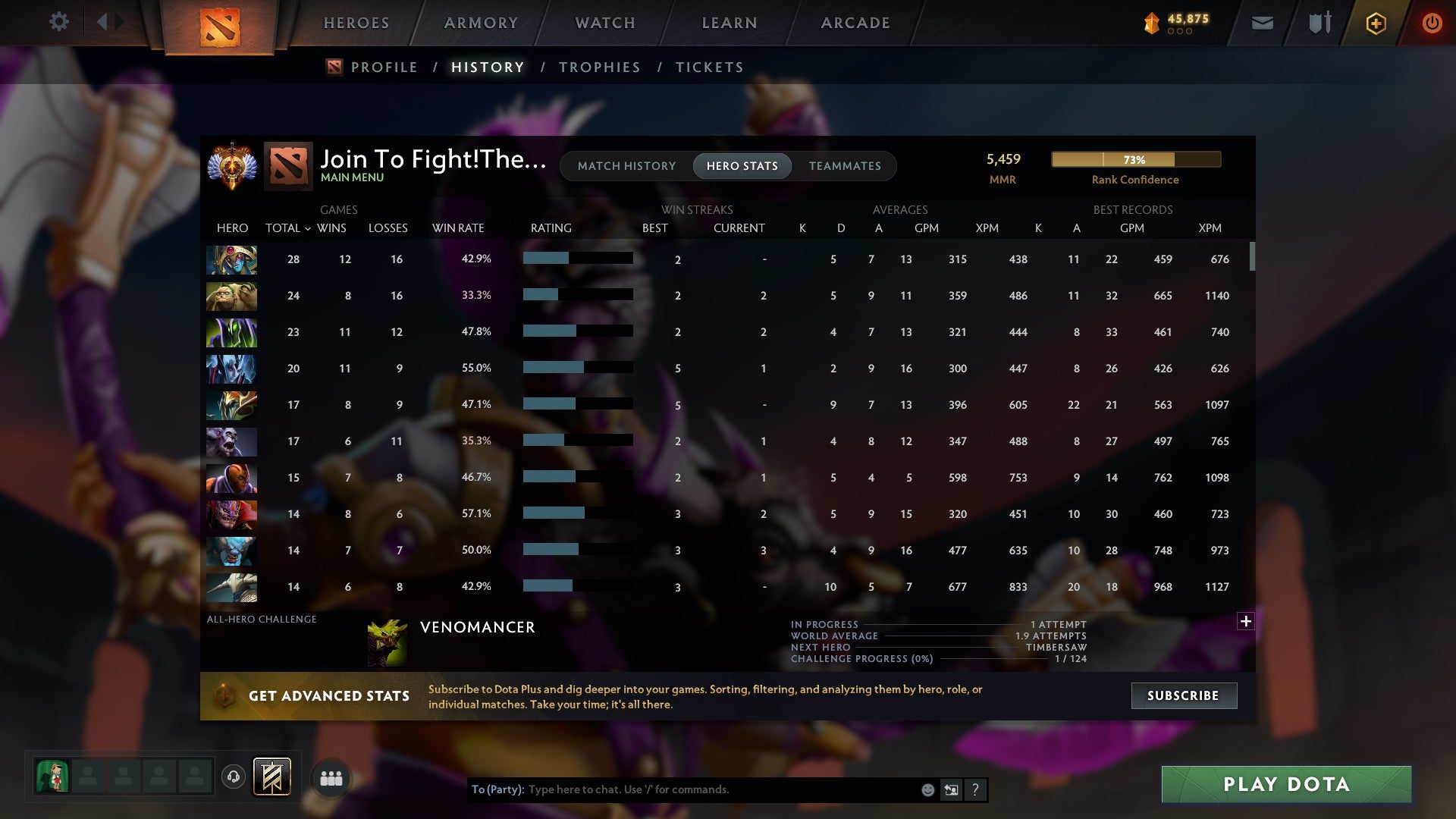This screenshot has height=819, width=1456.
Task: Click inside the party chat input field
Action: click(x=682, y=789)
